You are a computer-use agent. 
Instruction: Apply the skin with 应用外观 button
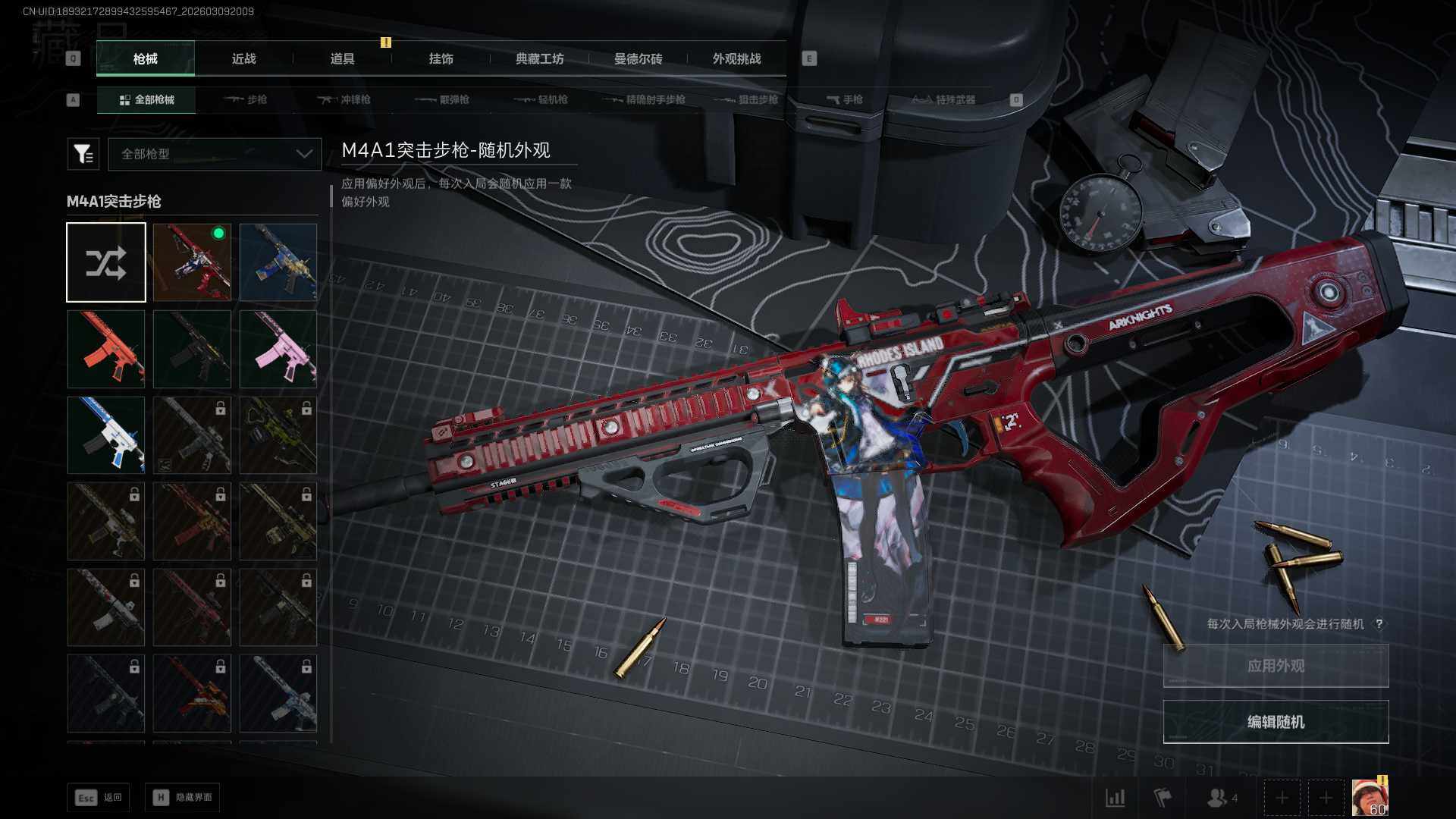pyautogui.click(x=1276, y=666)
